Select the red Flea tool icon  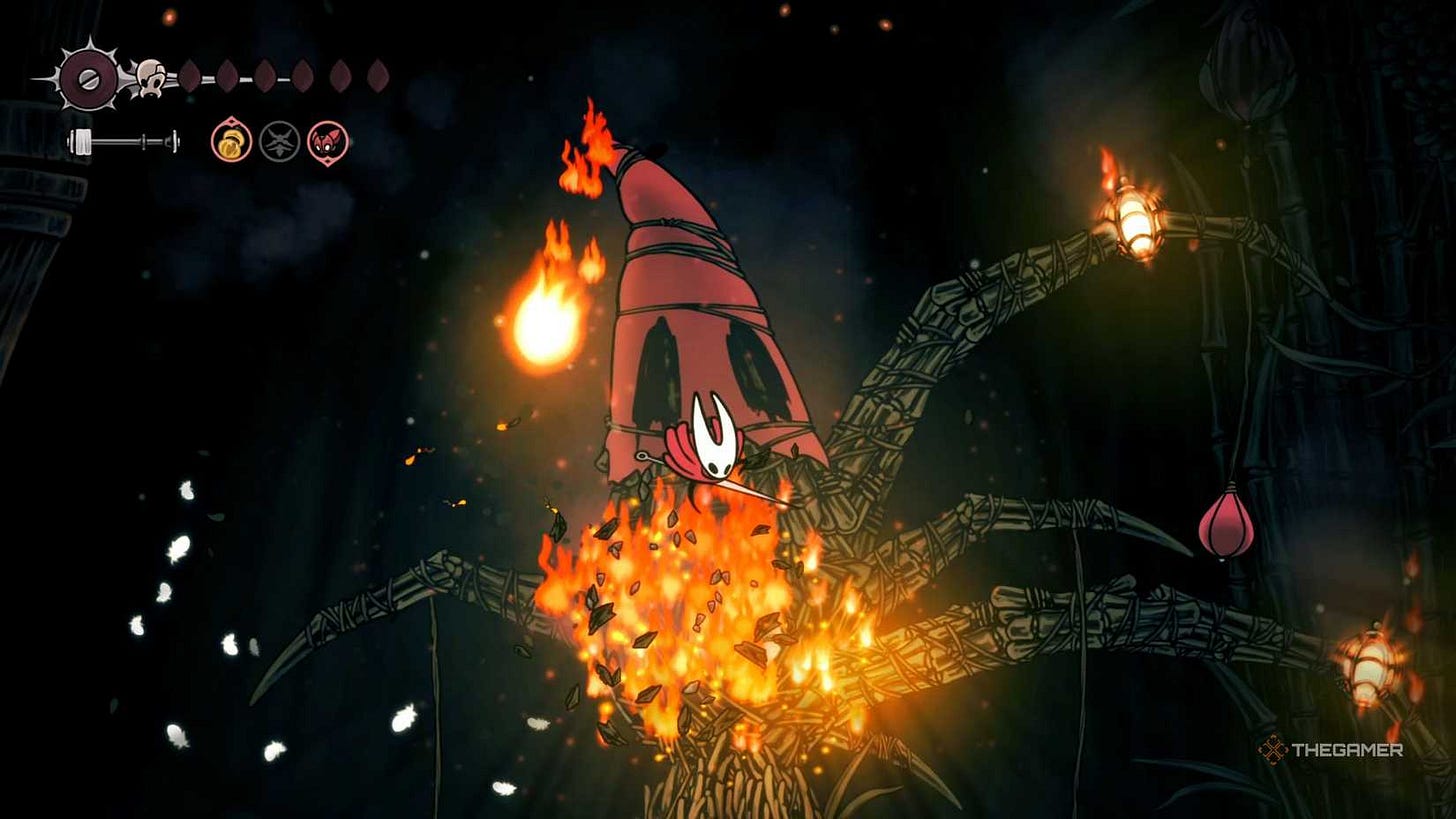pos(327,140)
